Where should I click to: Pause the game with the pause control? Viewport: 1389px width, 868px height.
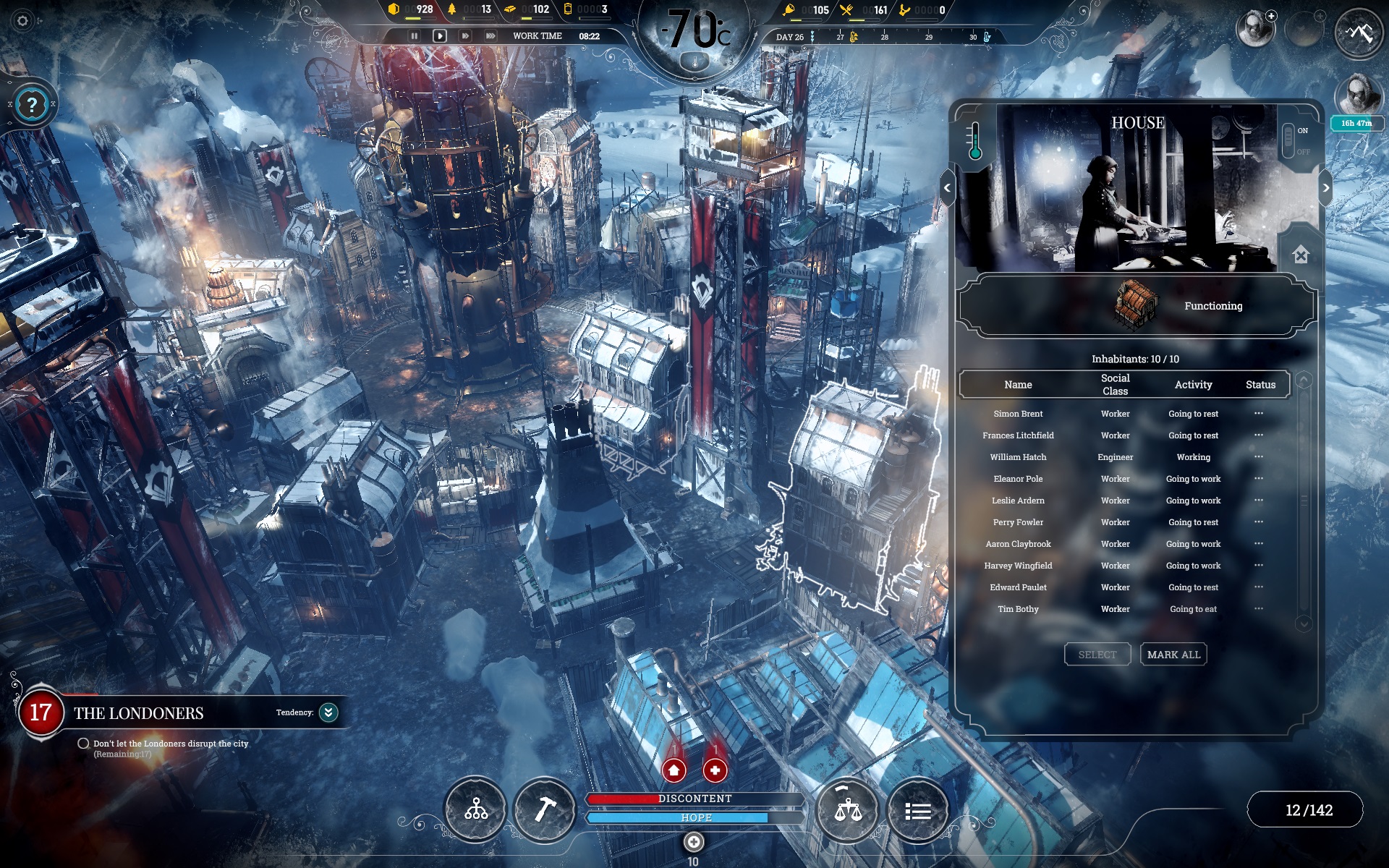point(415,35)
